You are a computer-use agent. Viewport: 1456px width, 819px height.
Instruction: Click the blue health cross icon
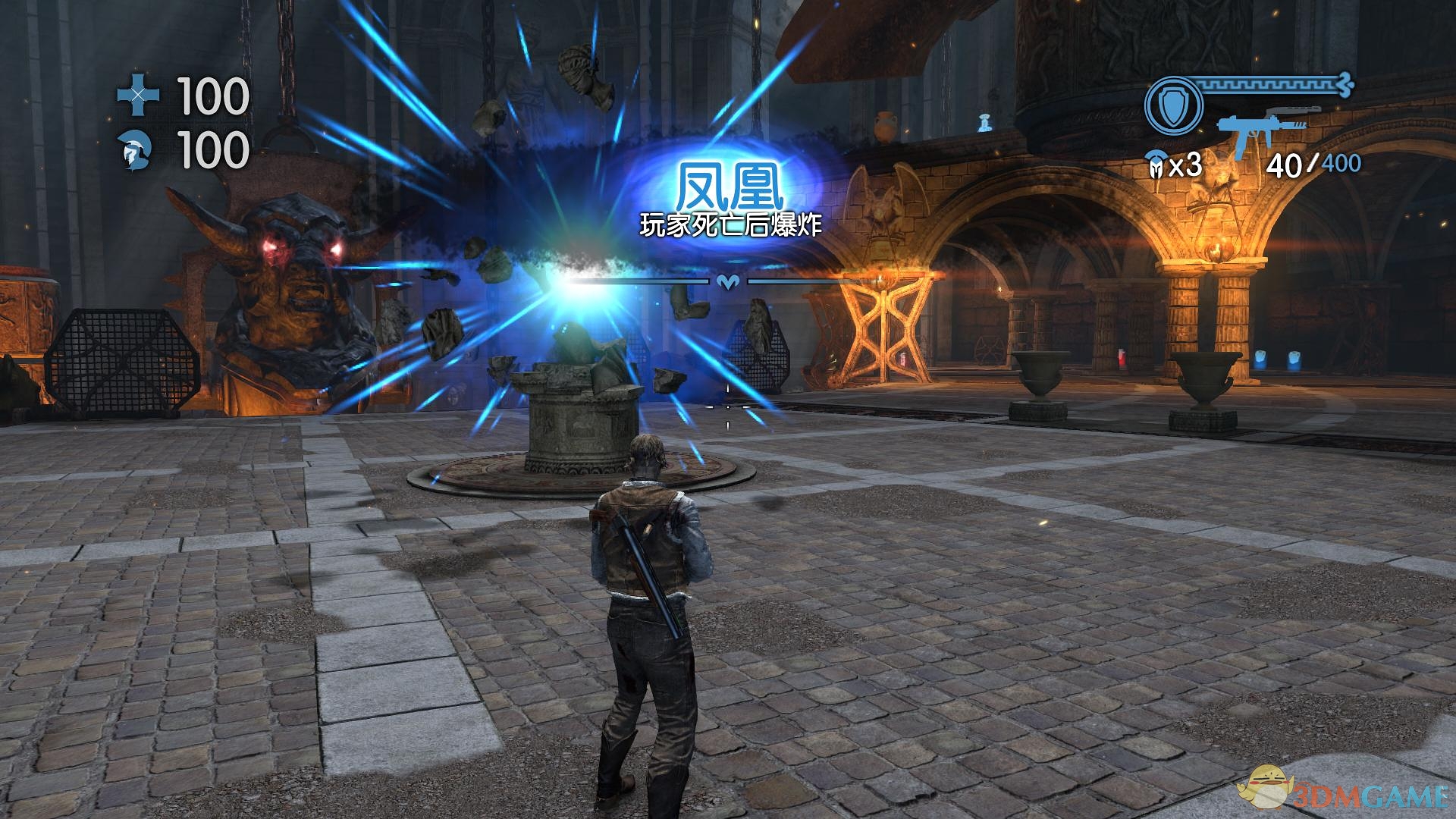coord(139,96)
